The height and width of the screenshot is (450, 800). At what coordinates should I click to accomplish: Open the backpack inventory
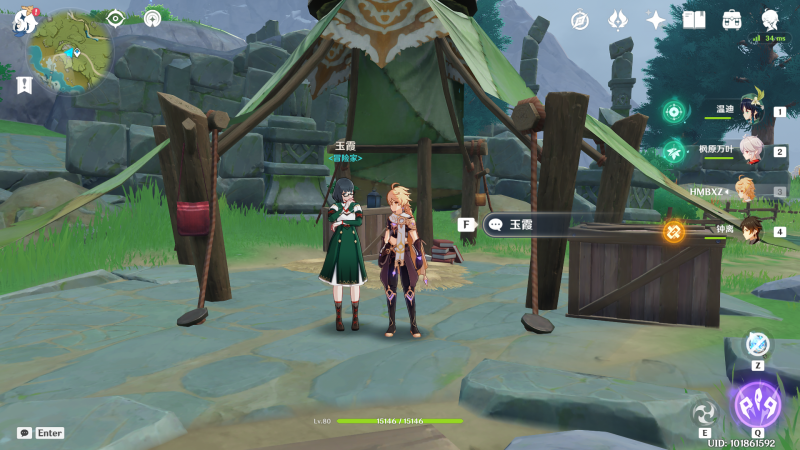(x=732, y=20)
